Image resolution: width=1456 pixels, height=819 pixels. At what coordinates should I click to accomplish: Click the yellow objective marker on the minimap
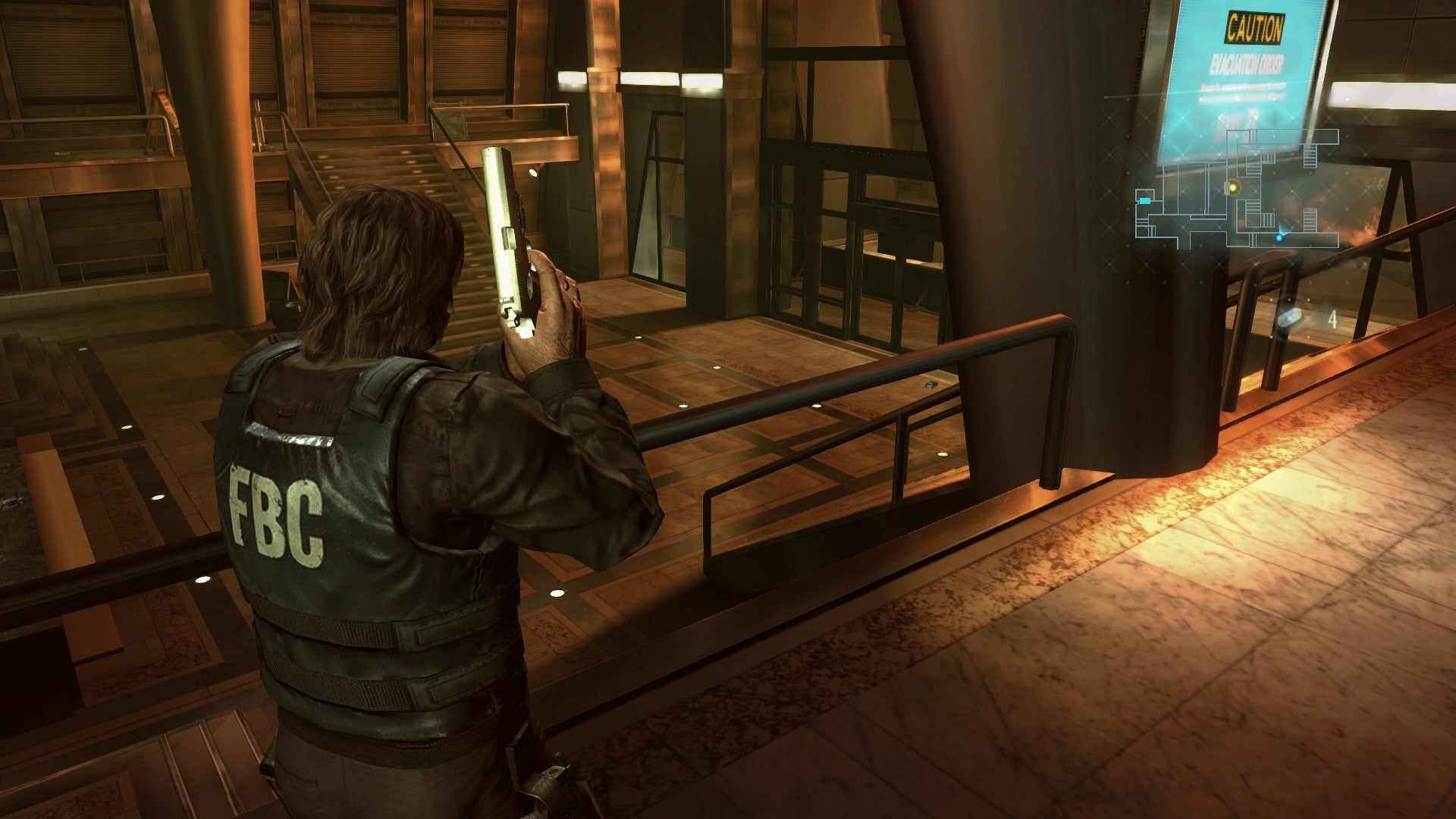[1232, 187]
